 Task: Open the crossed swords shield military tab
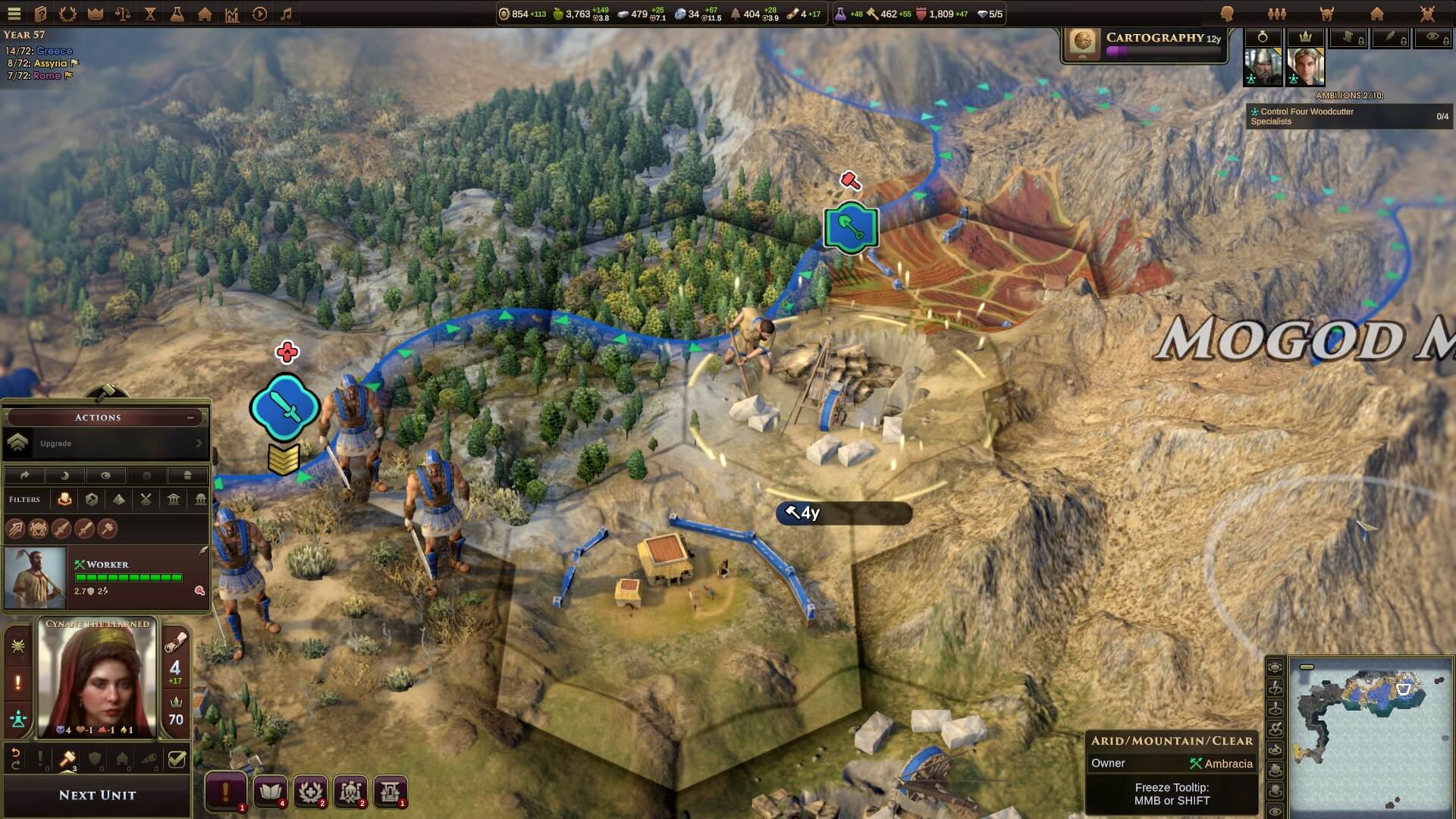(1426, 14)
